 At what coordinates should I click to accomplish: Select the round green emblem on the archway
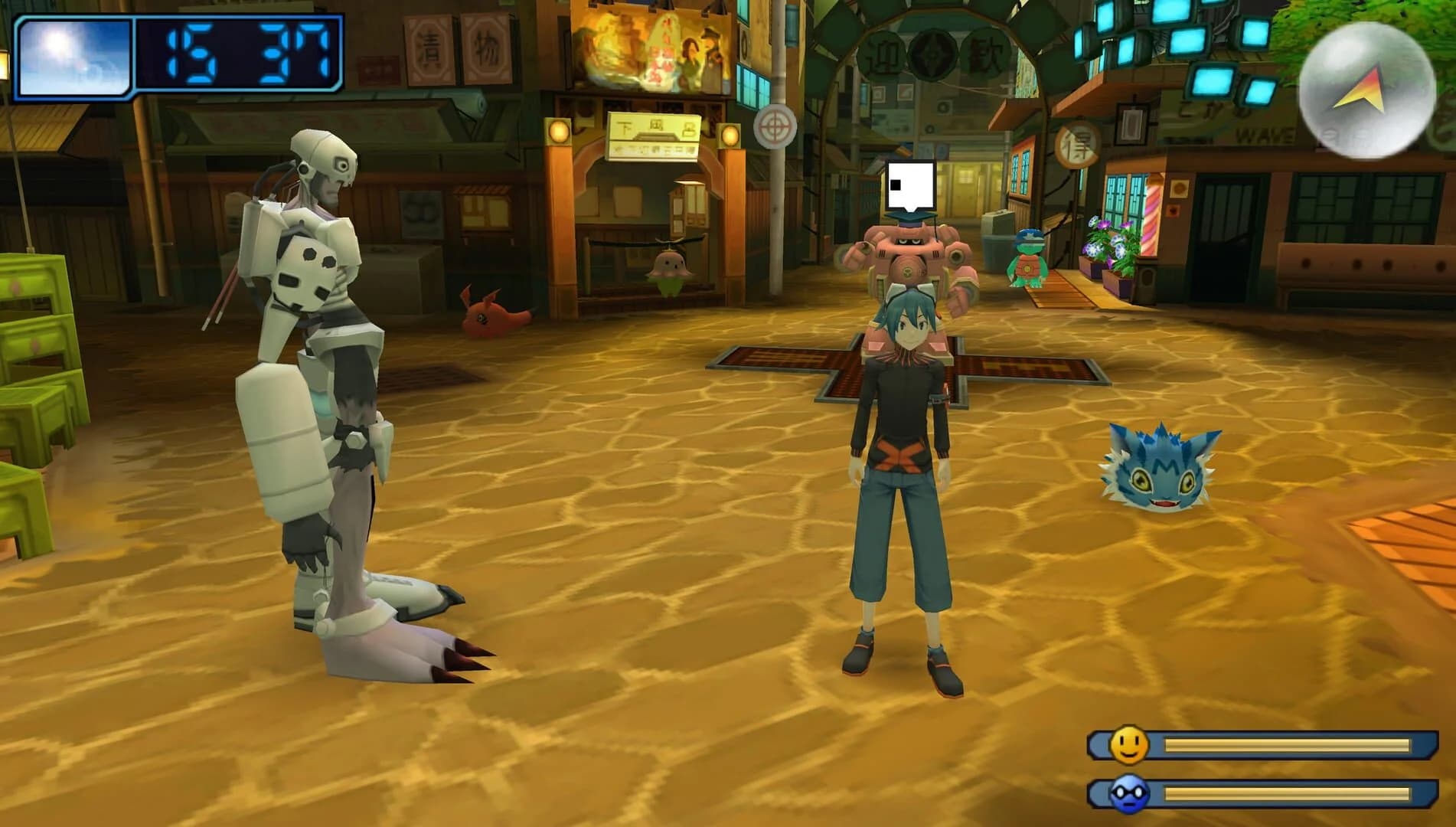pyautogui.click(x=932, y=55)
